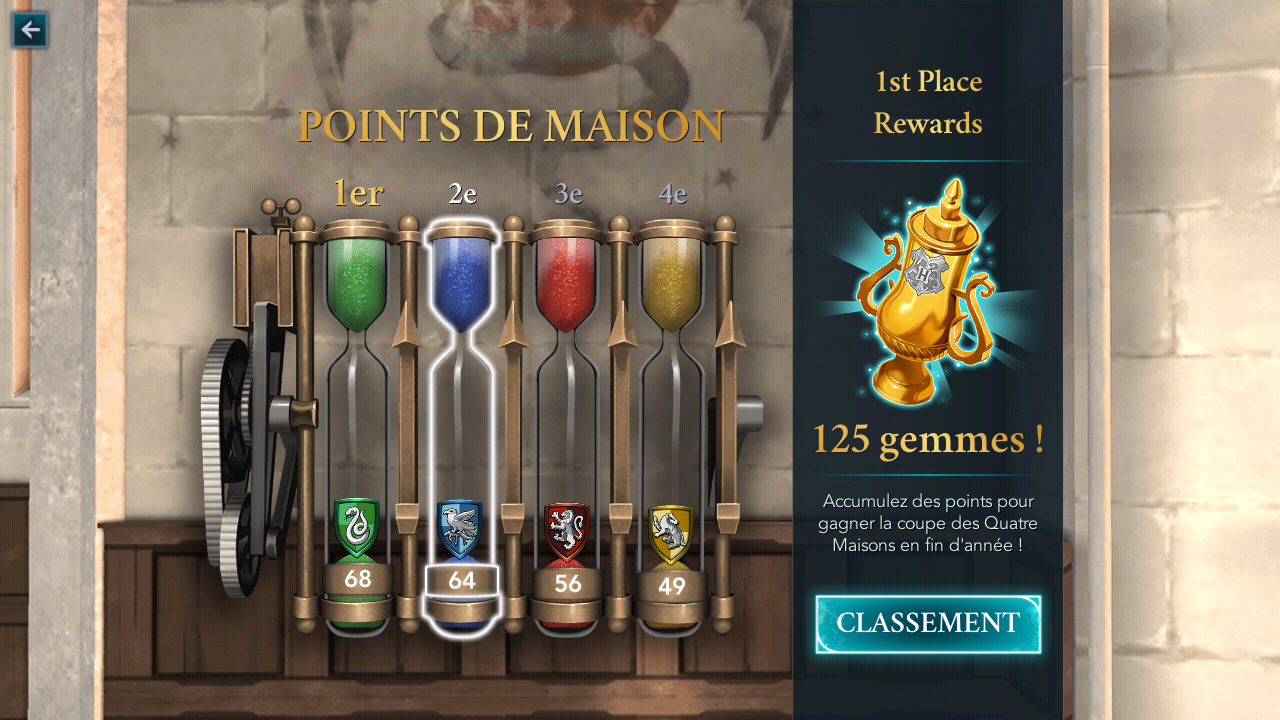Screen dimensions: 1280x720
Task: Click the back arrow in the corner
Action: [x=29, y=29]
